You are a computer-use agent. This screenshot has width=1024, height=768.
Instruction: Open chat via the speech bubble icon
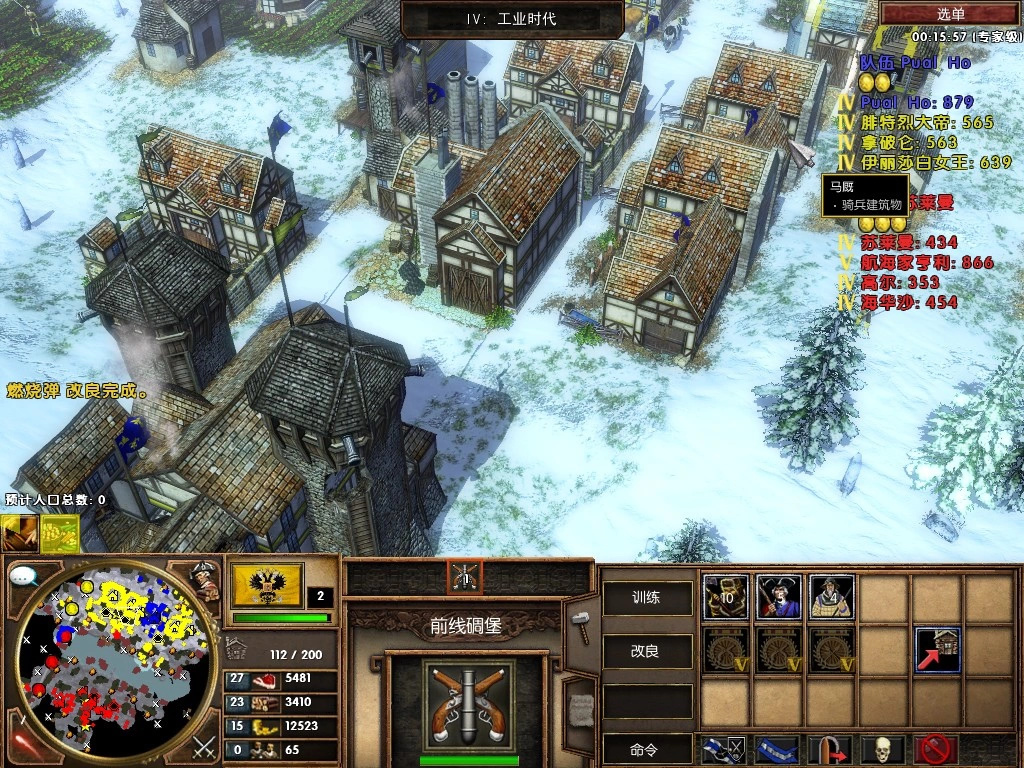click(x=24, y=577)
